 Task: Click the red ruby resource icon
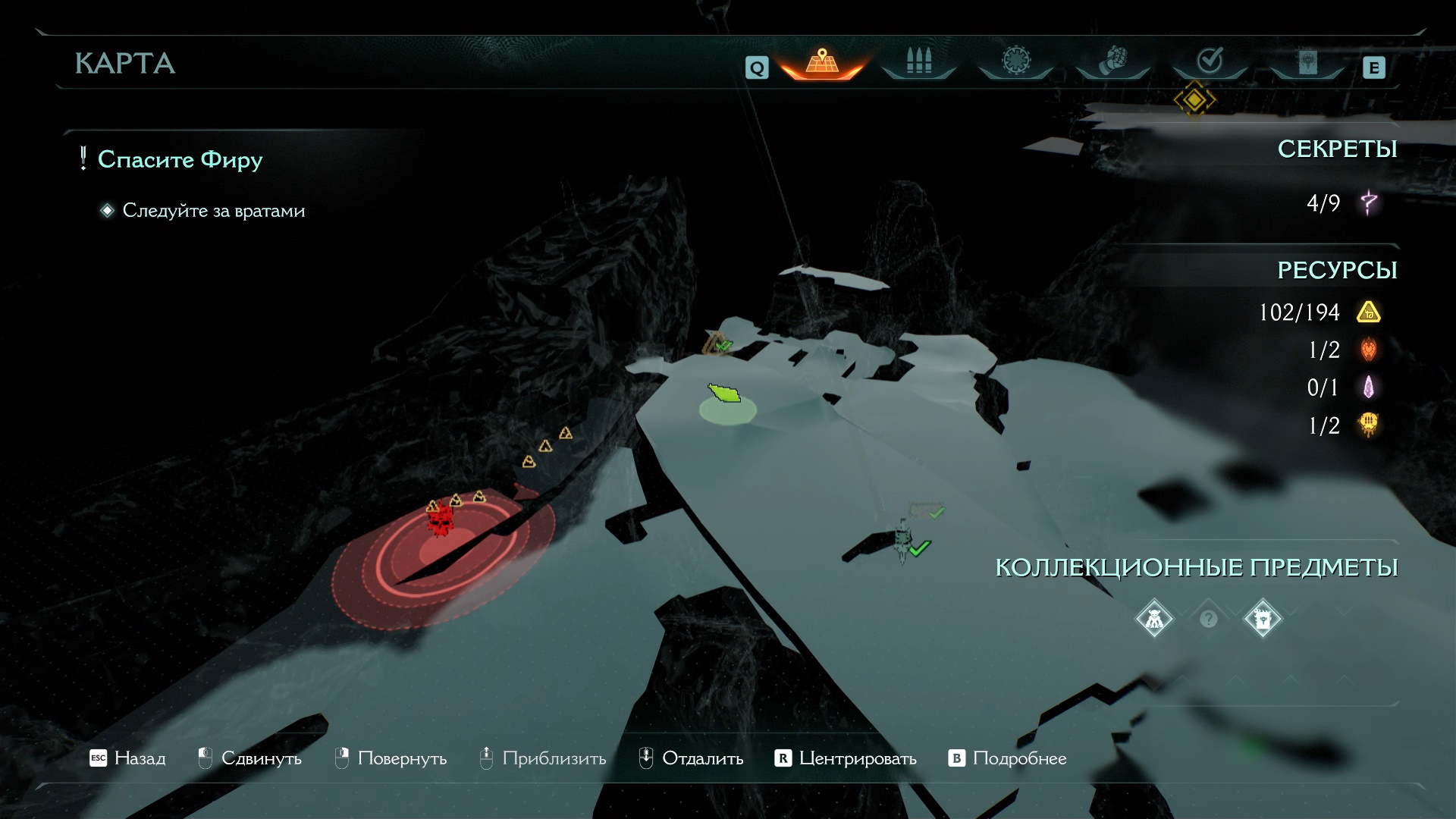pos(1368,350)
